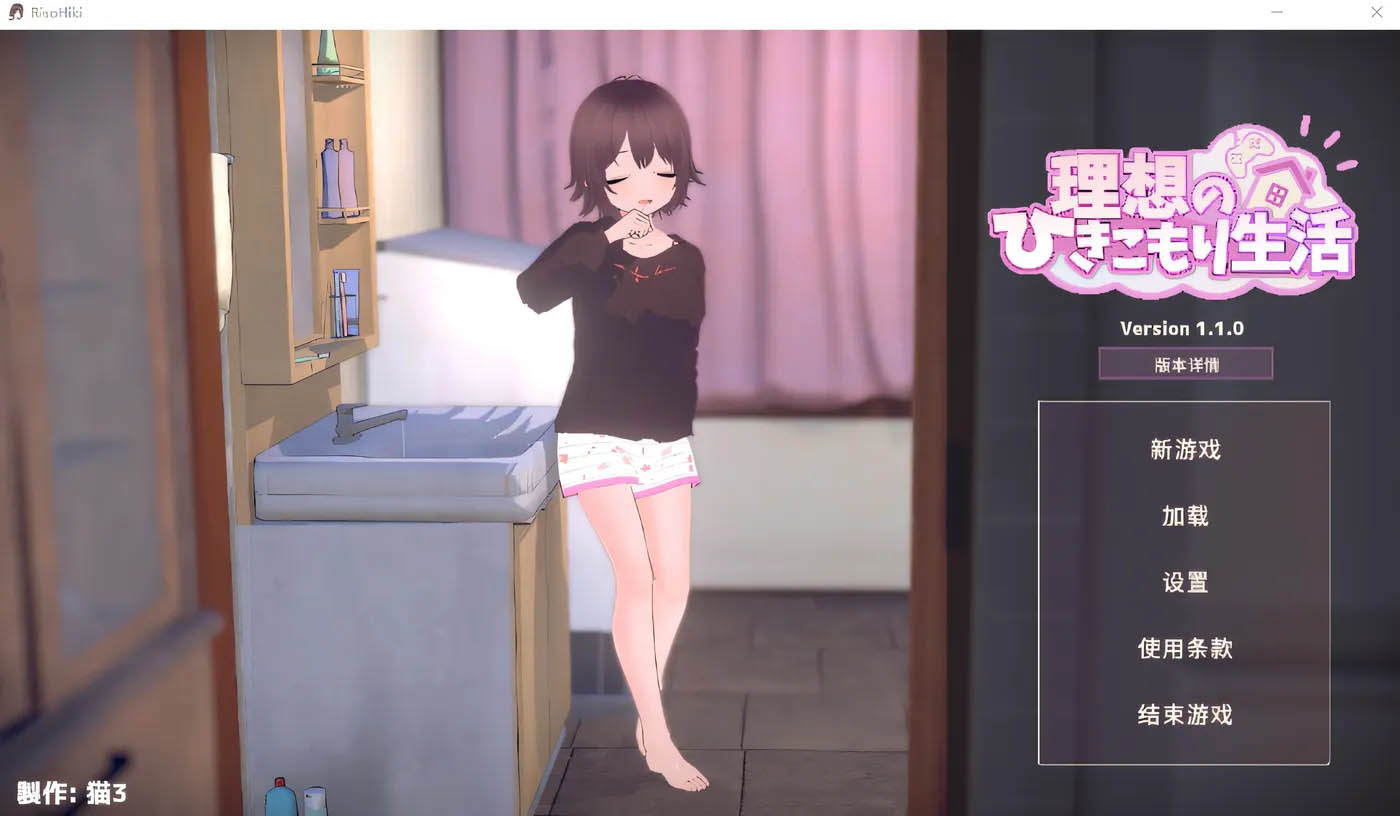
Task: View the 使用条款 terms of use
Action: coord(1184,648)
